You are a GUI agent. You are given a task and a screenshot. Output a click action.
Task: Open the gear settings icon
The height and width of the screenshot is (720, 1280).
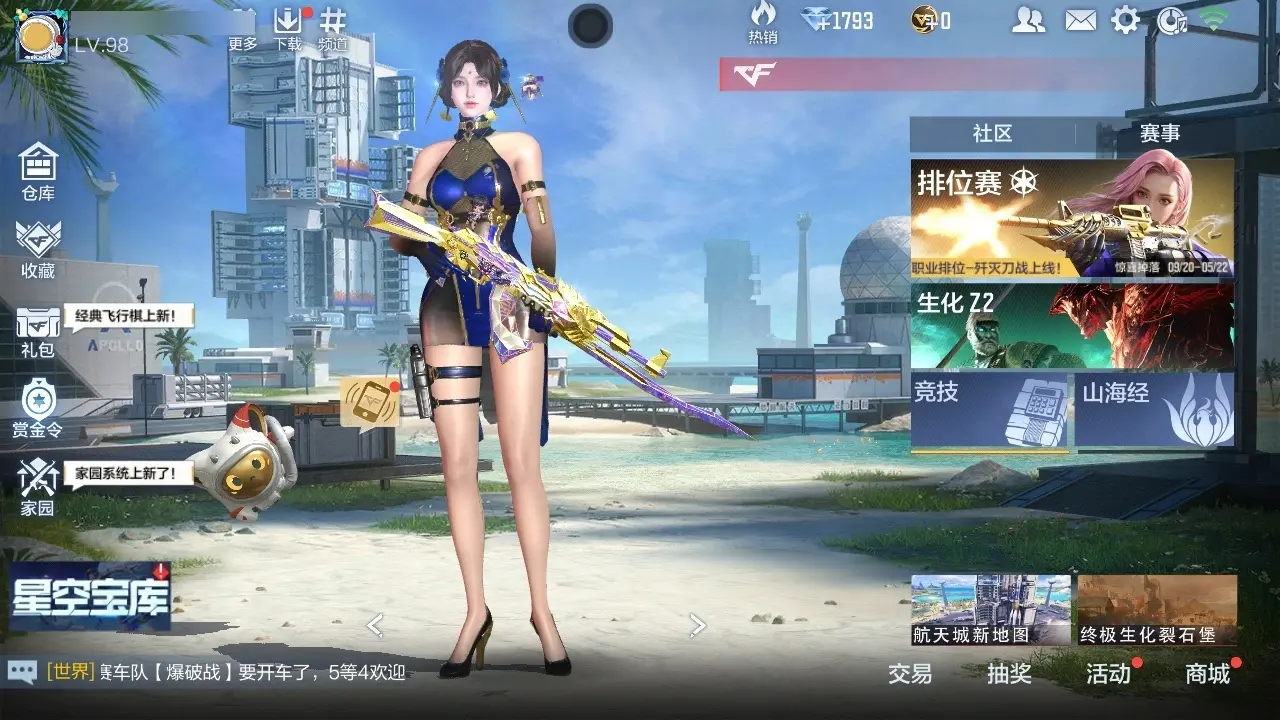click(x=1126, y=20)
